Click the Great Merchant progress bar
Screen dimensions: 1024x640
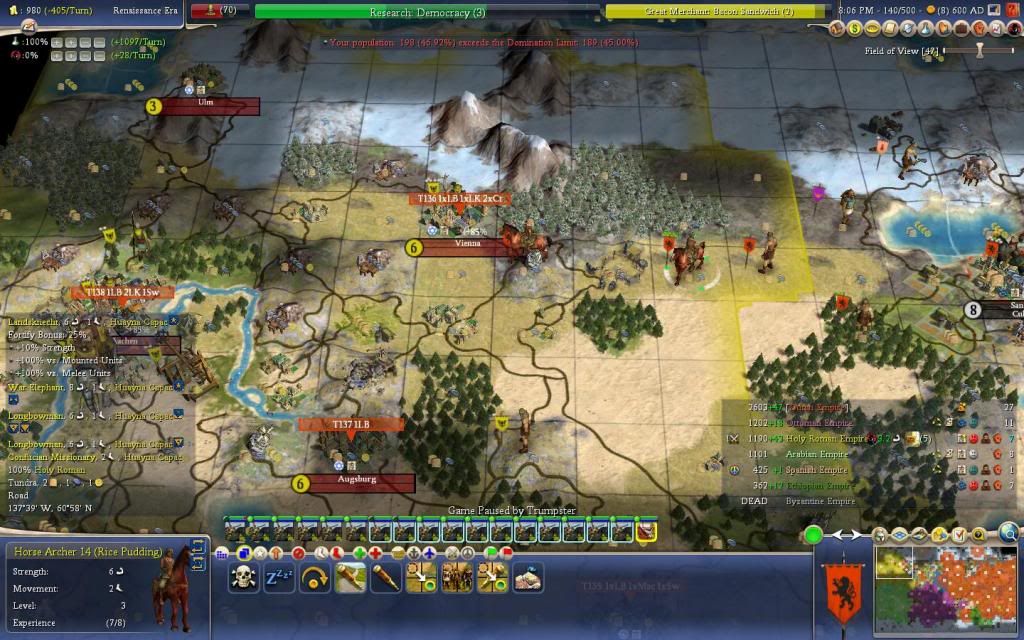(x=716, y=12)
